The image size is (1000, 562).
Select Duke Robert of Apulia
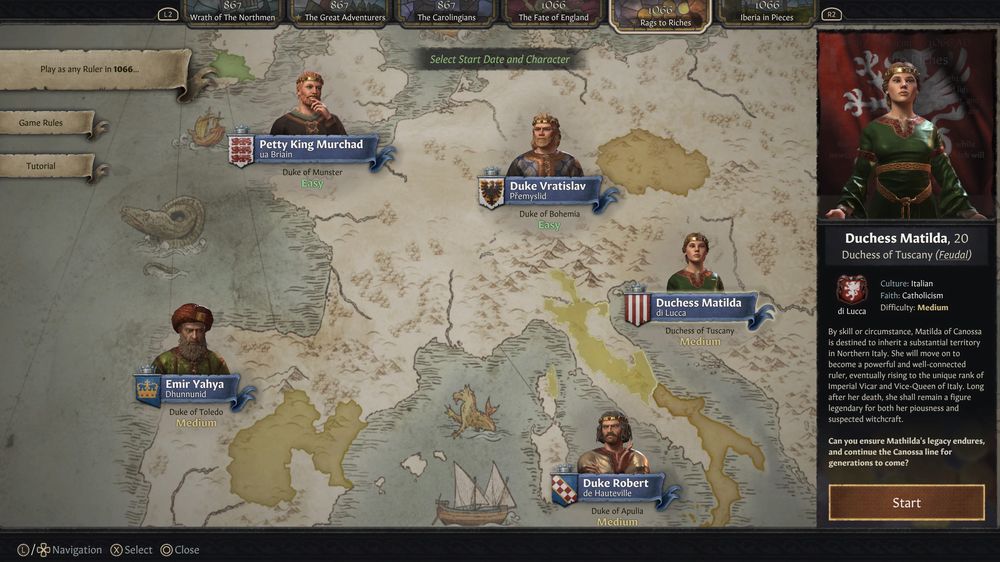[x=614, y=488]
